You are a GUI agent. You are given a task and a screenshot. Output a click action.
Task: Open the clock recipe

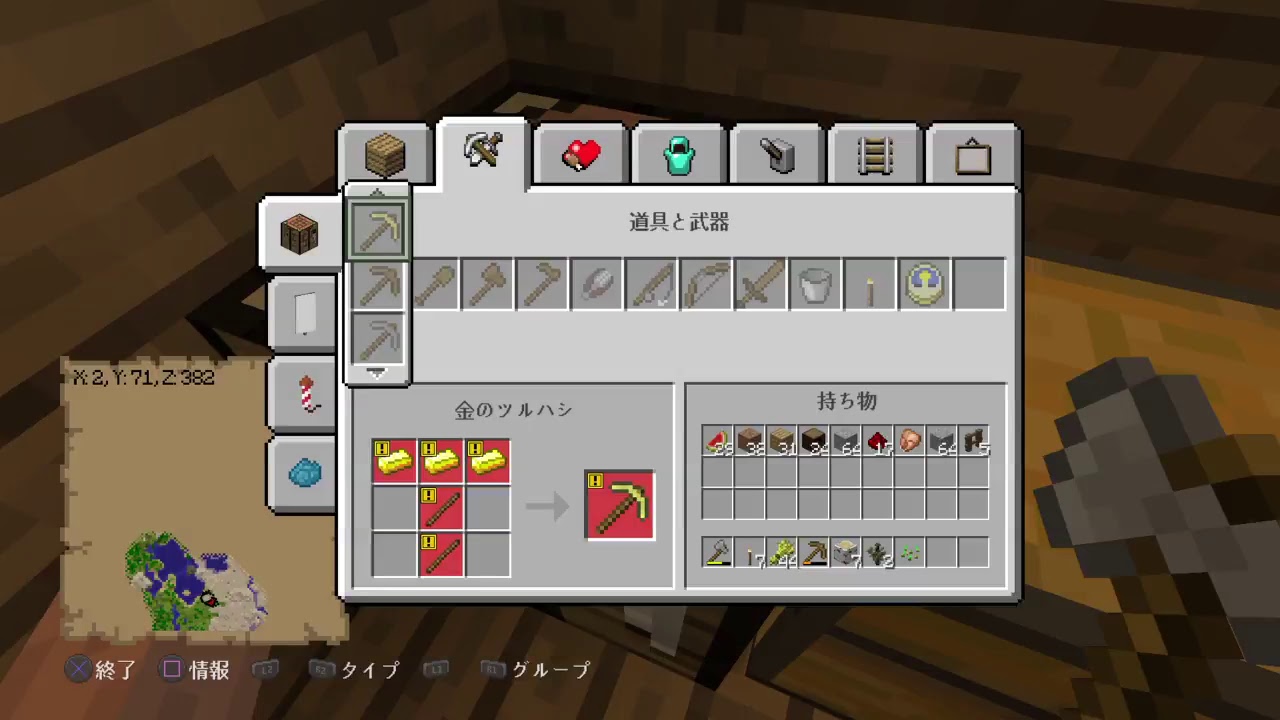tap(923, 284)
